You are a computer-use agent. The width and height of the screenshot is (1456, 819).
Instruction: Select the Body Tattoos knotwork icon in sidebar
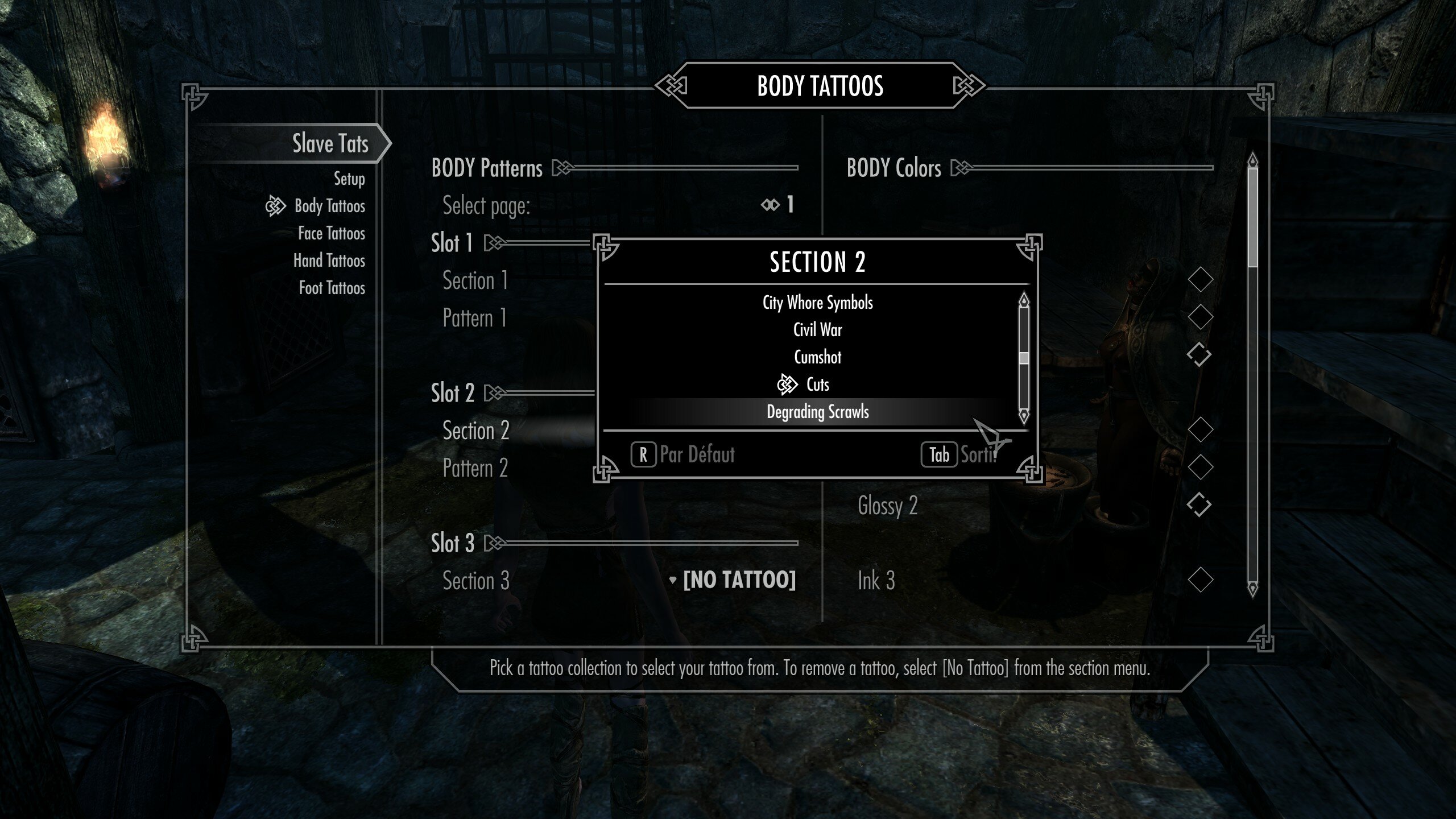tap(277, 206)
